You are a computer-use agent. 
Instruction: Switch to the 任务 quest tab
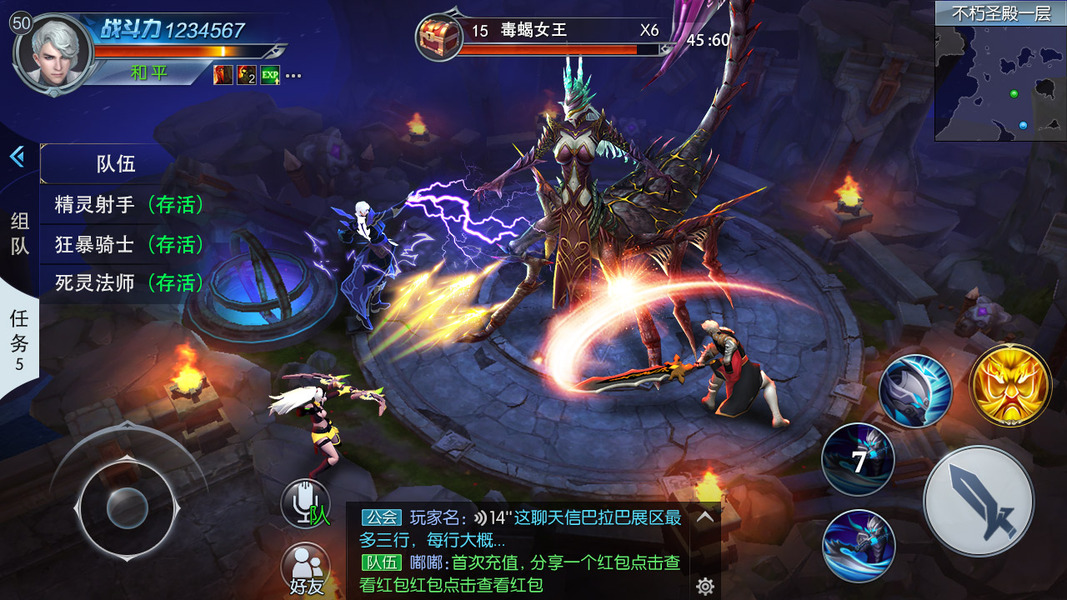tap(19, 338)
